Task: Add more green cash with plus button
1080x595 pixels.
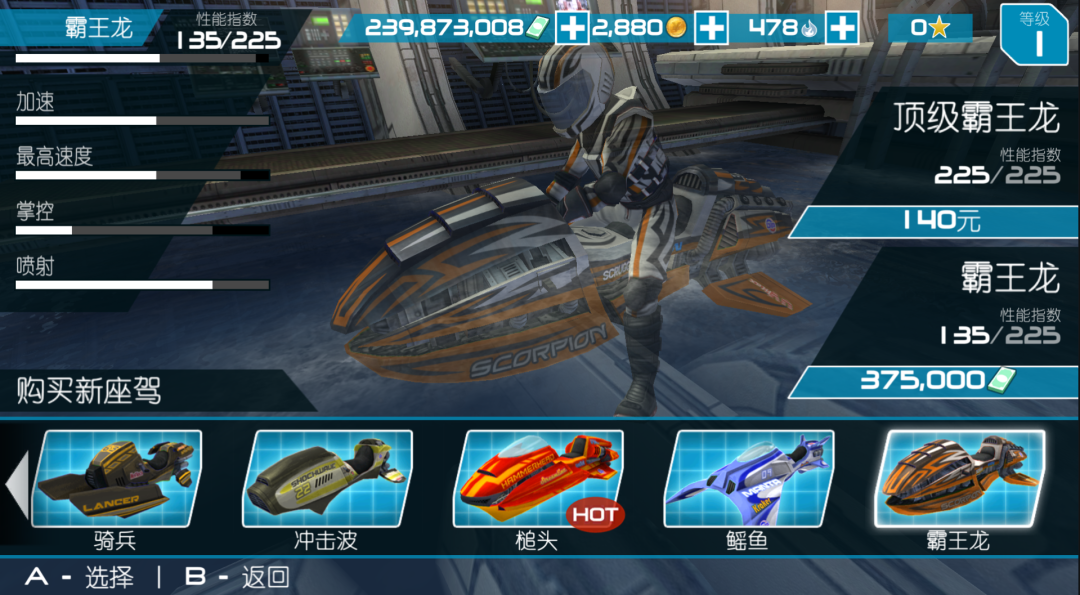Action: tap(572, 28)
